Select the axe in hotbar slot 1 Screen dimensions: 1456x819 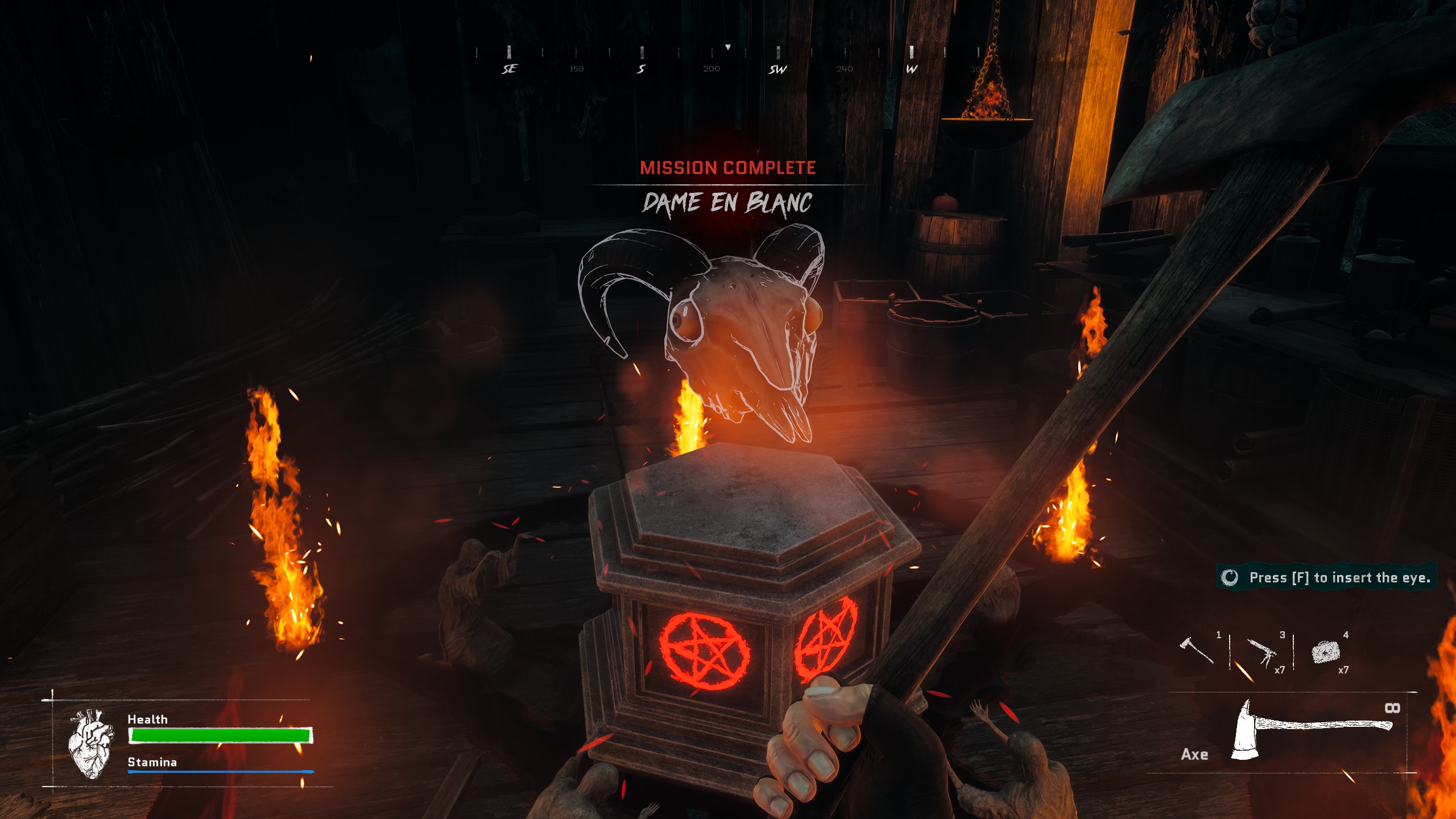(1197, 651)
